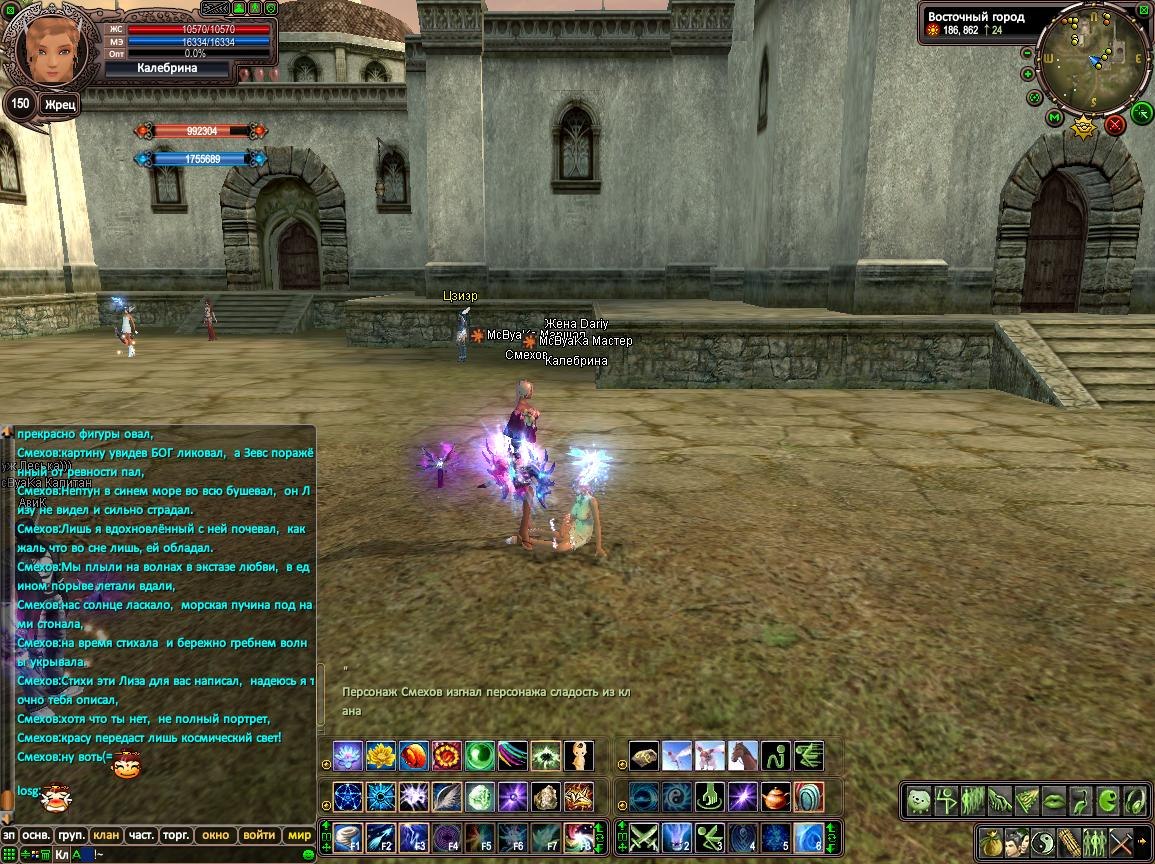
Task: Click the войти chat button
Action: tap(259, 835)
